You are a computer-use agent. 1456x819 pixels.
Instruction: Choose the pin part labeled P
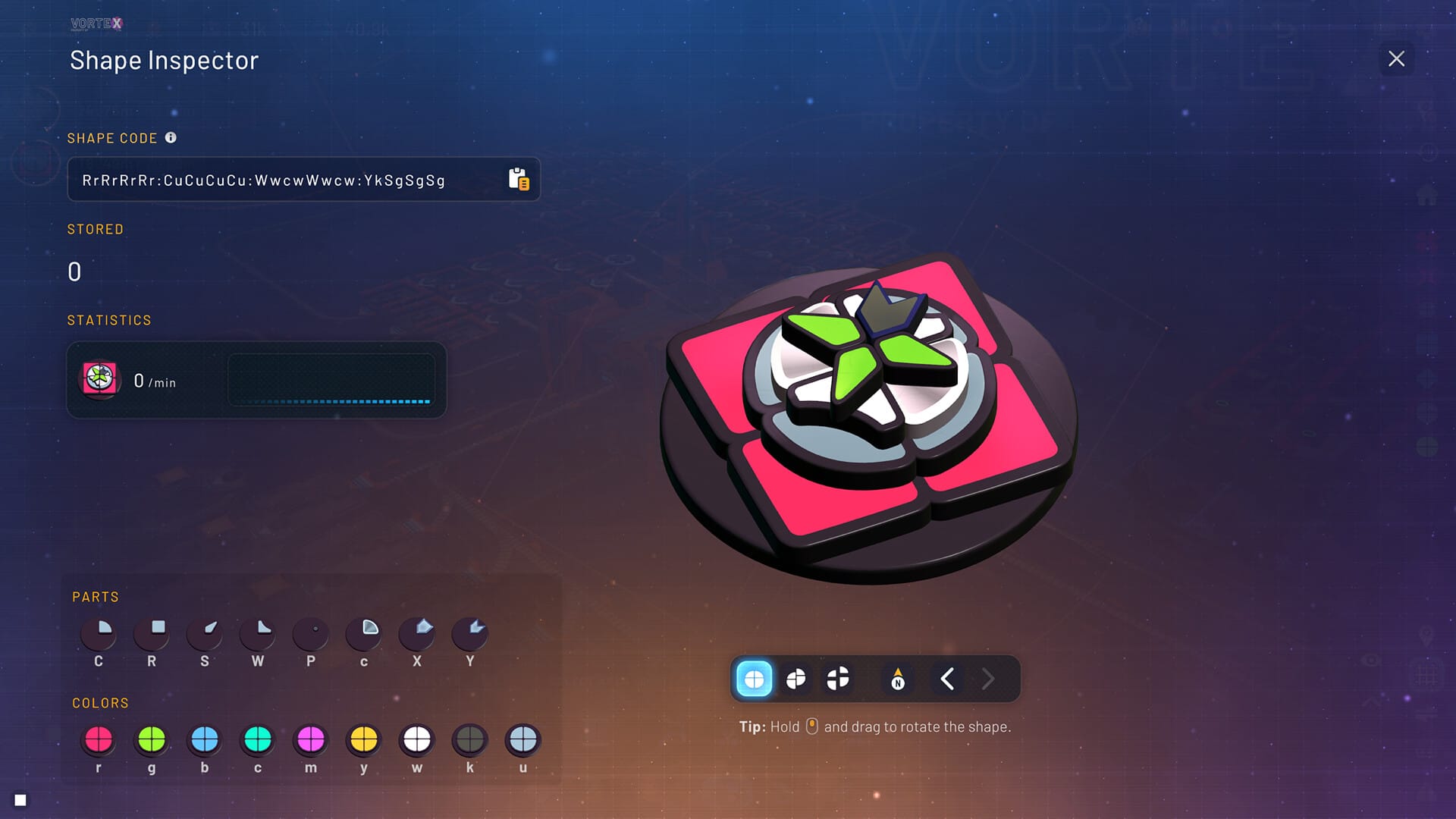[x=311, y=633]
